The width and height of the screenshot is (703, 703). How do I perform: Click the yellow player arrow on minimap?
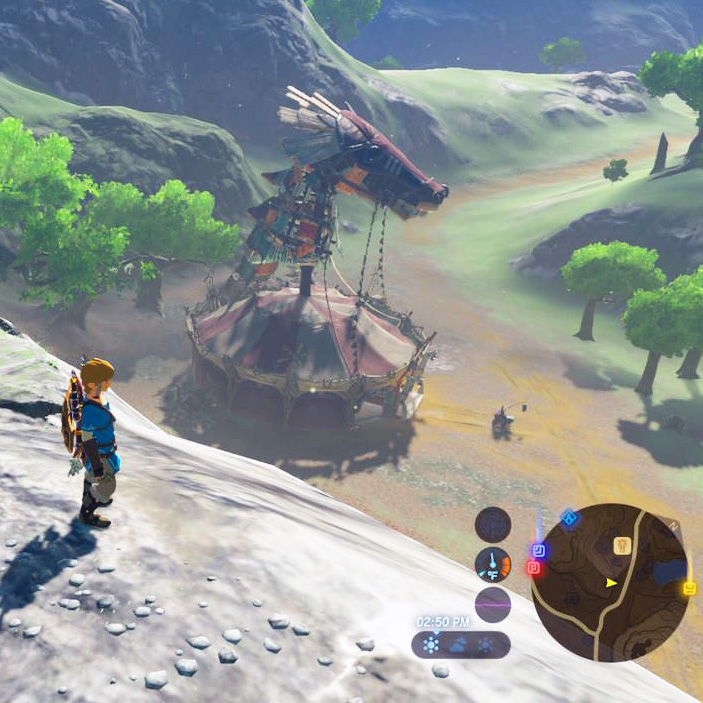(611, 582)
